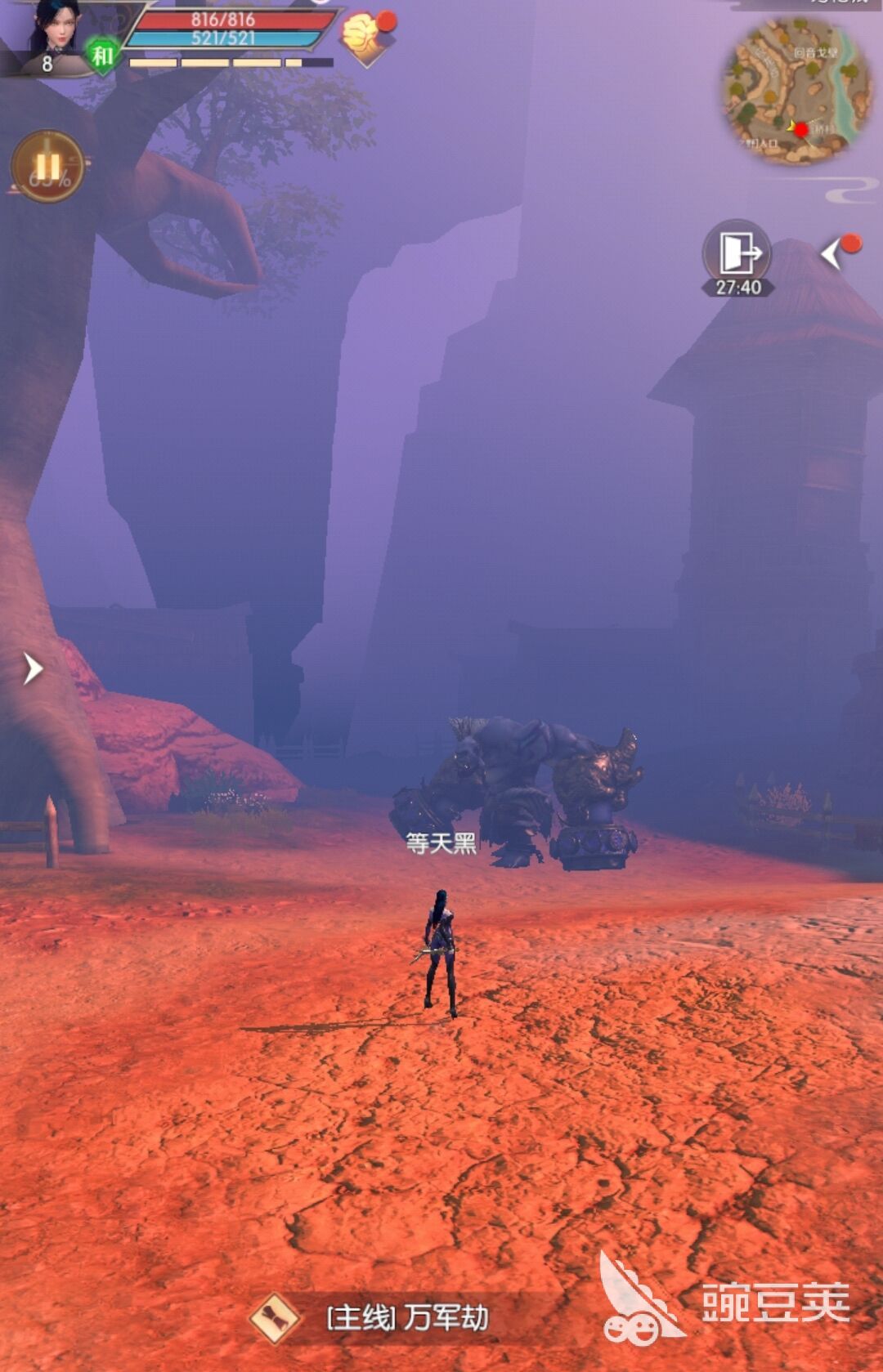Click the round pause button
Screen dimensions: 883x1372
(x=47, y=167)
